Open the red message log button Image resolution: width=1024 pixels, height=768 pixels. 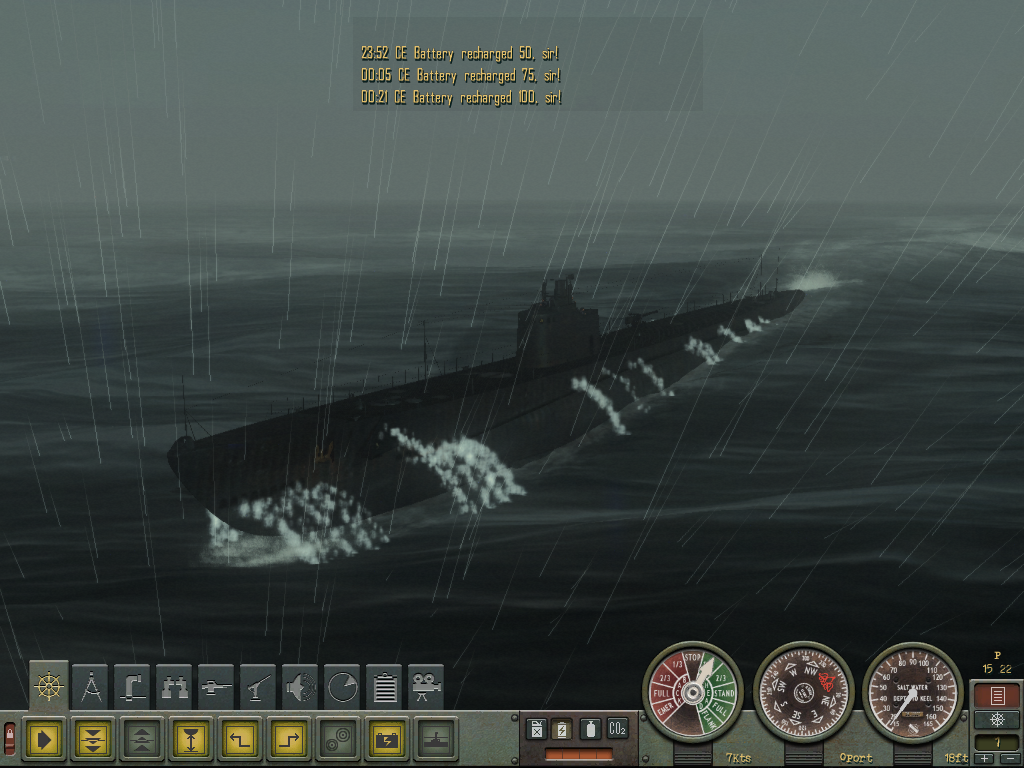(996, 696)
